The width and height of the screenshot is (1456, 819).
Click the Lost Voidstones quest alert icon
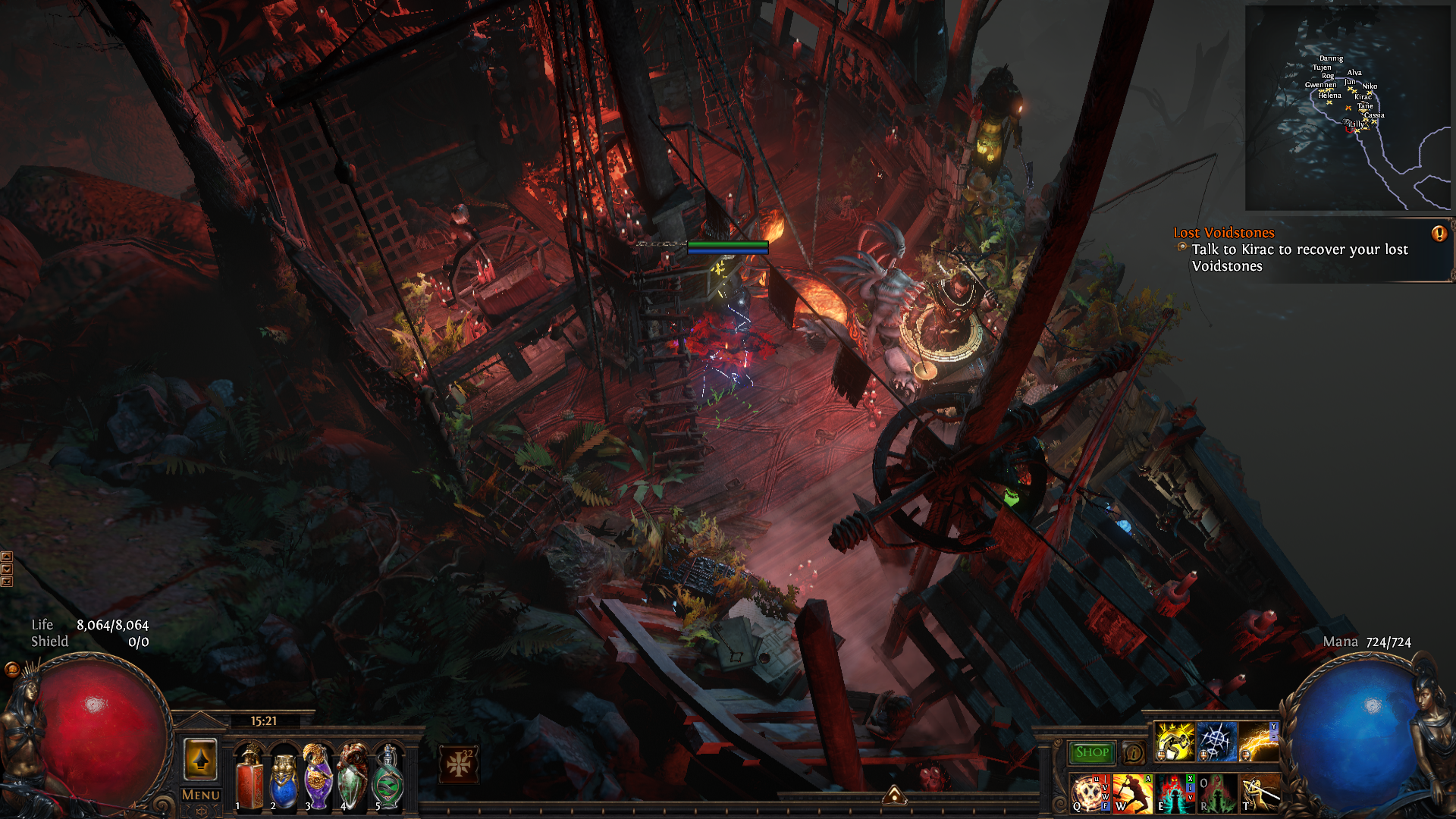(1439, 234)
